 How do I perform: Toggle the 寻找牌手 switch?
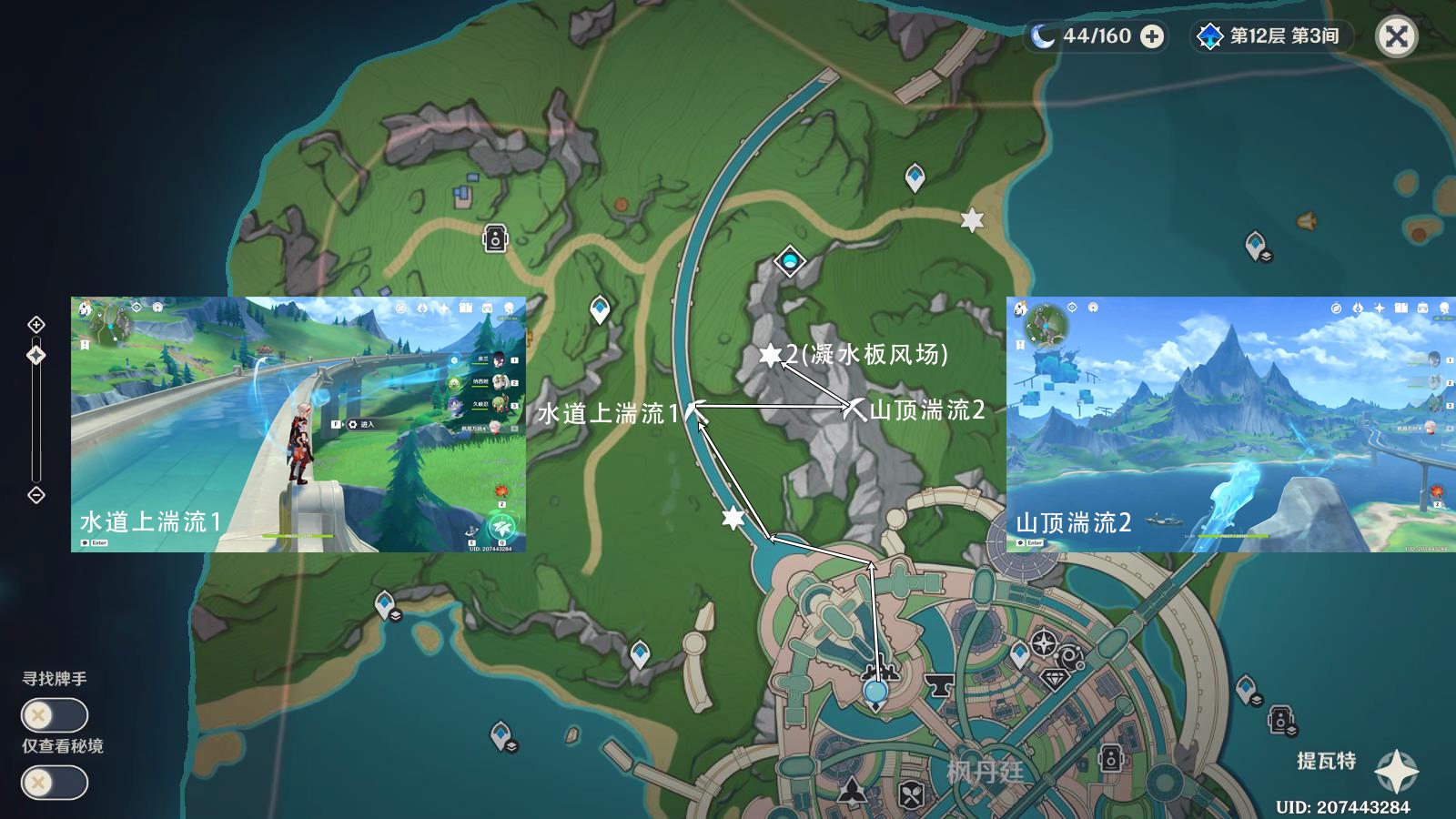tap(55, 715)
